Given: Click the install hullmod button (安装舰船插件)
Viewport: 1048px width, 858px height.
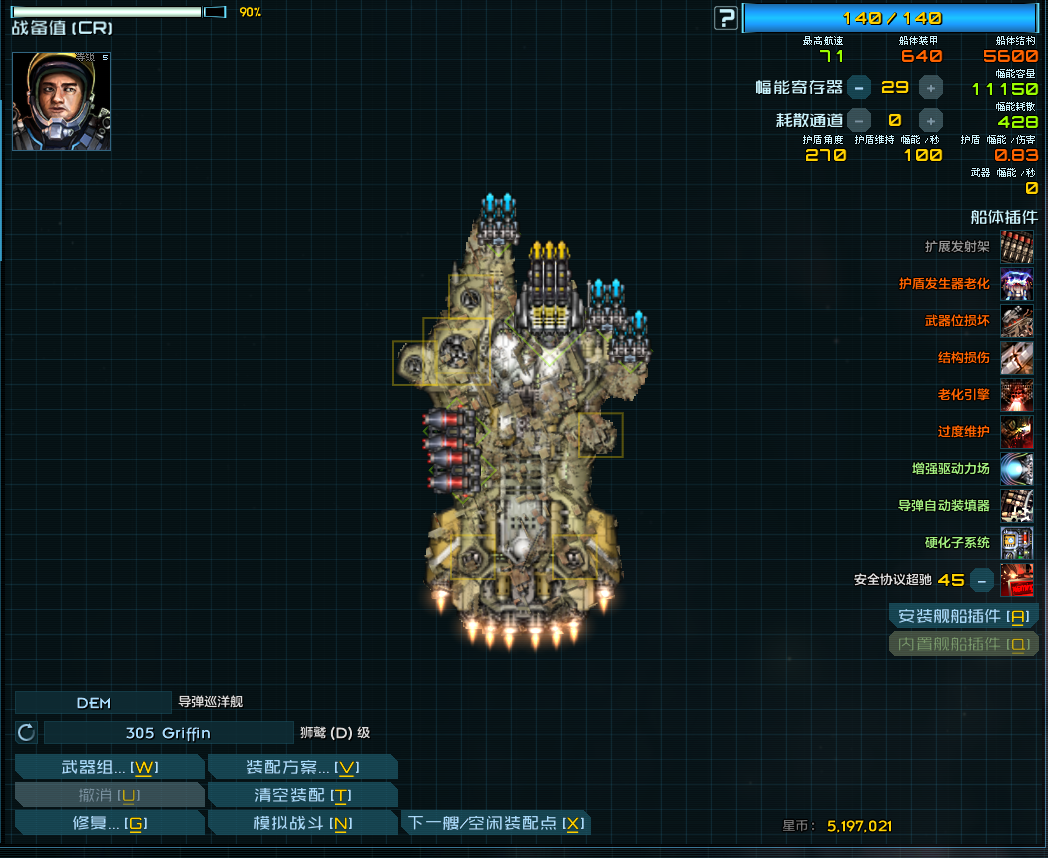Looking at the screenshot, I should click(x=963, y=616).
